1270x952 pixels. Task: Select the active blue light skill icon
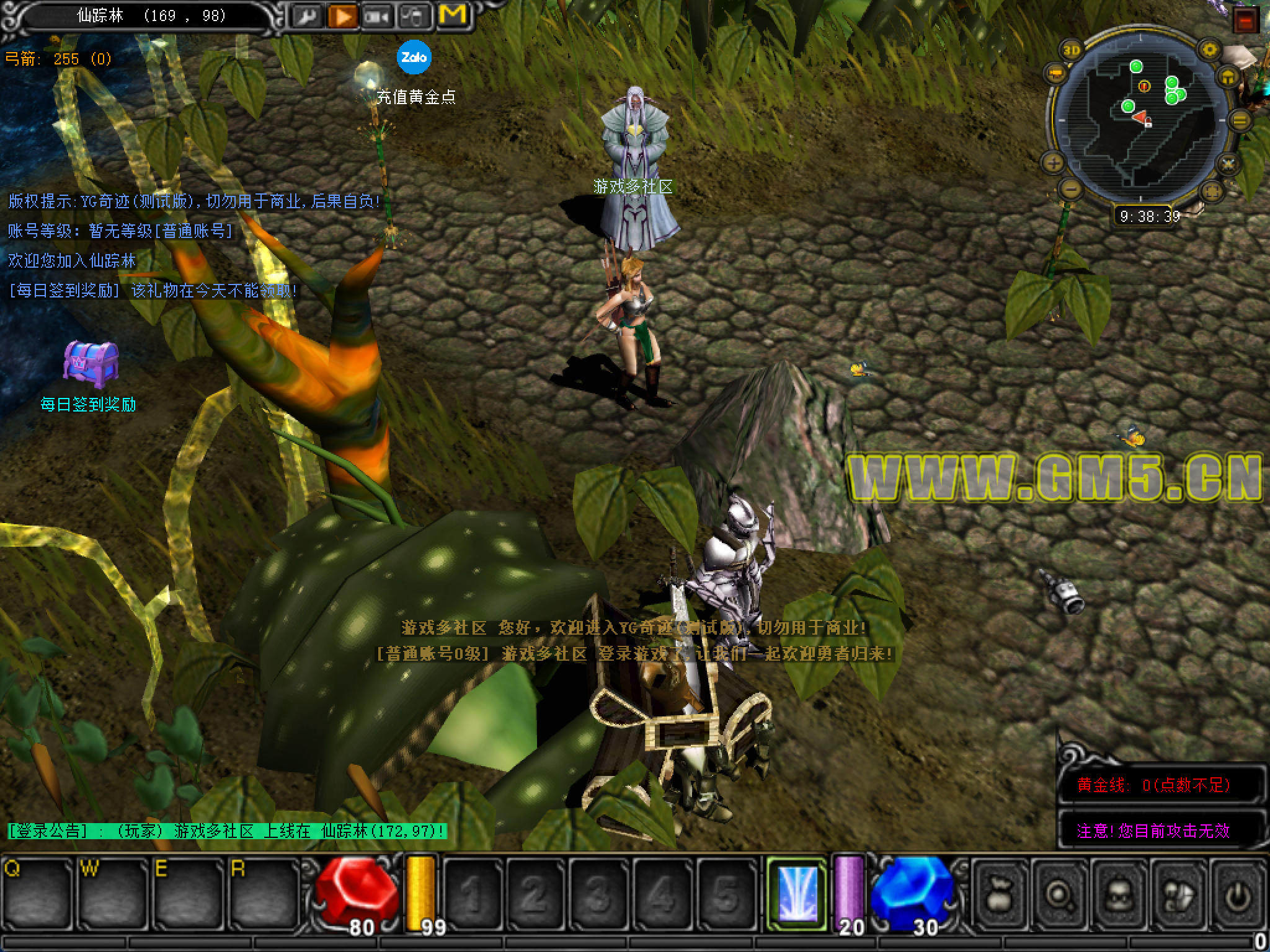point(797,893)
